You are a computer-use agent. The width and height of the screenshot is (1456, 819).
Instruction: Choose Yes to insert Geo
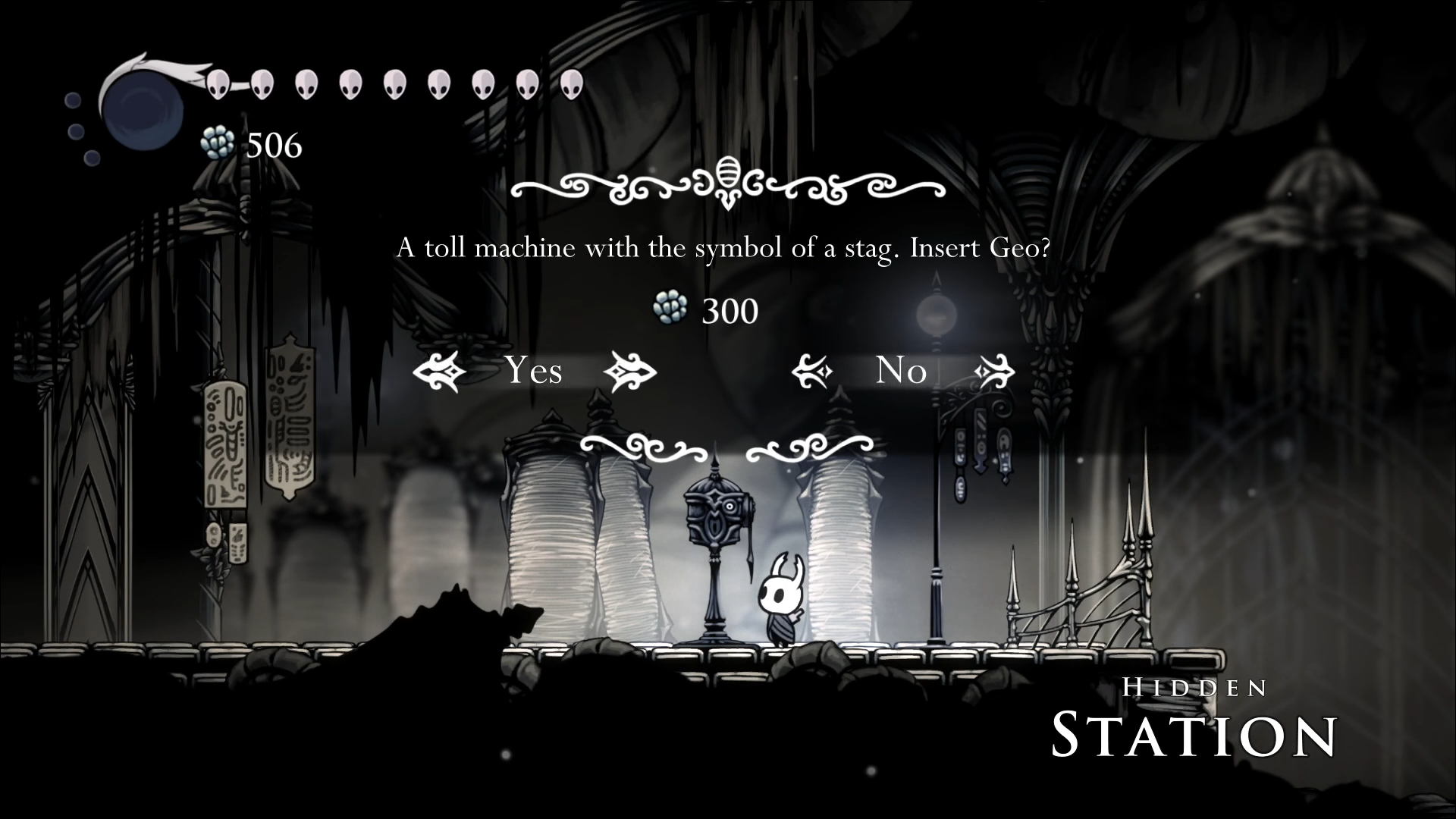534,371
